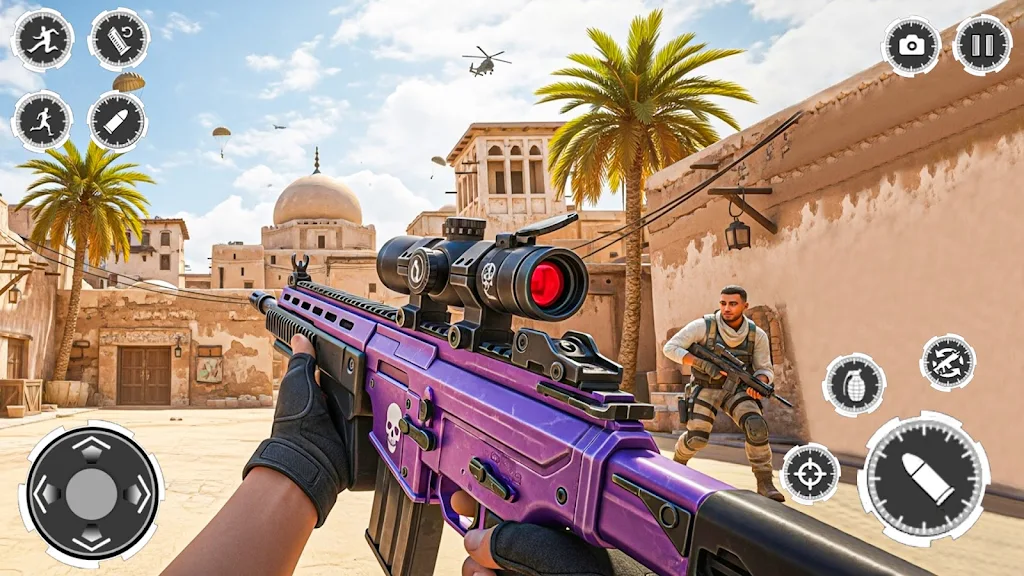Tap the joystick's down arrow
This screenshot has width=1024, height=576.
91,537
